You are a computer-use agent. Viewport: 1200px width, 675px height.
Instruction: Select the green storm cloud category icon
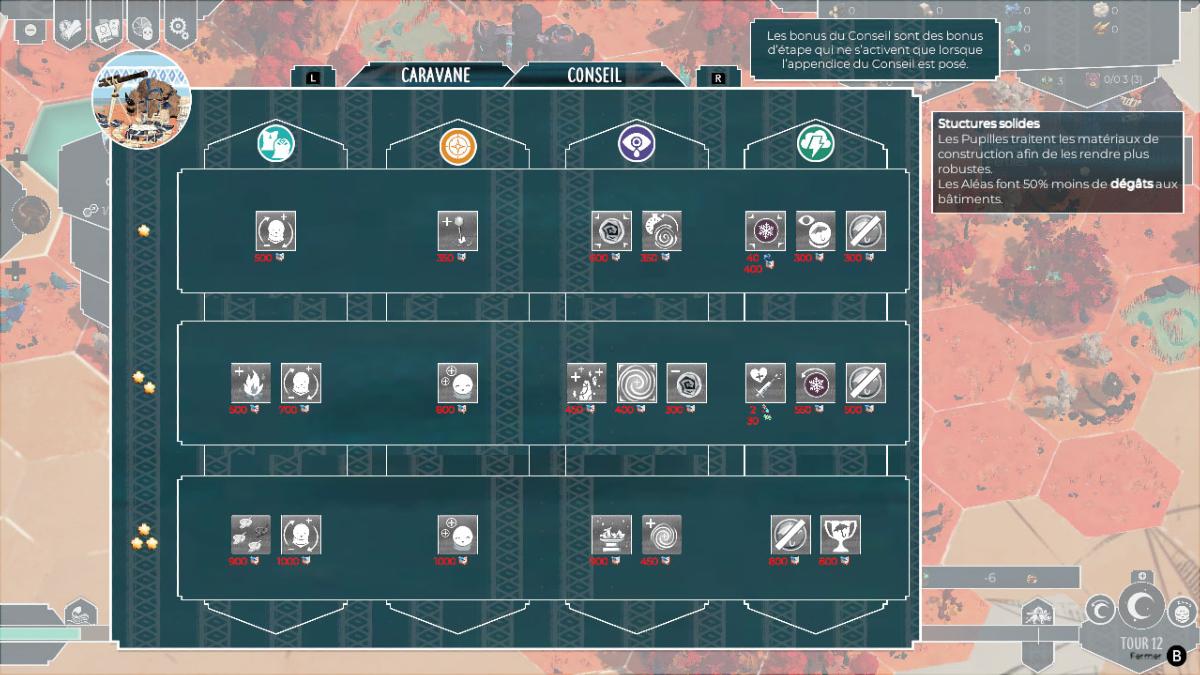click(815, 147)
